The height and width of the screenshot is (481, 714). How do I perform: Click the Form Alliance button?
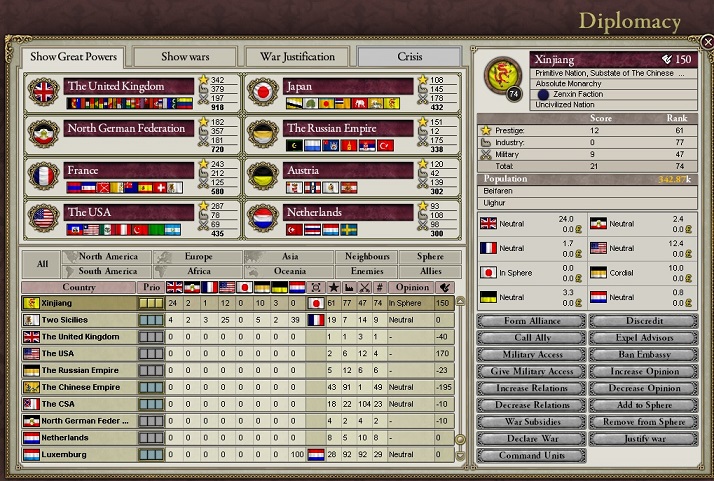(530, 321)
